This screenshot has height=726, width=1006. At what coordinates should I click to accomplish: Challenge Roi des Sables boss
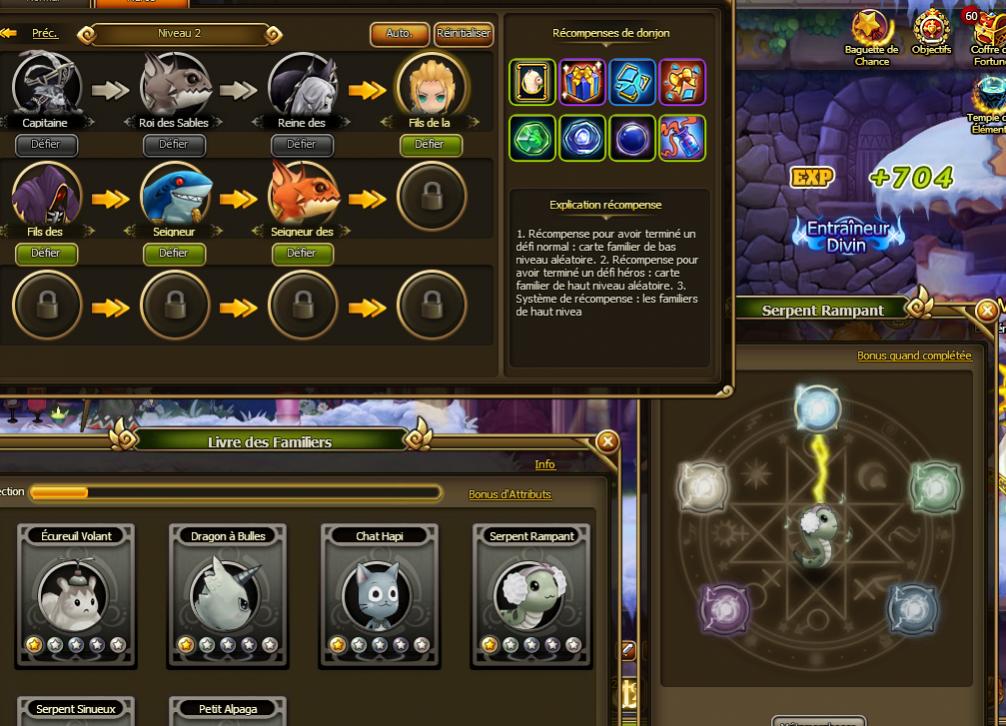173,145
